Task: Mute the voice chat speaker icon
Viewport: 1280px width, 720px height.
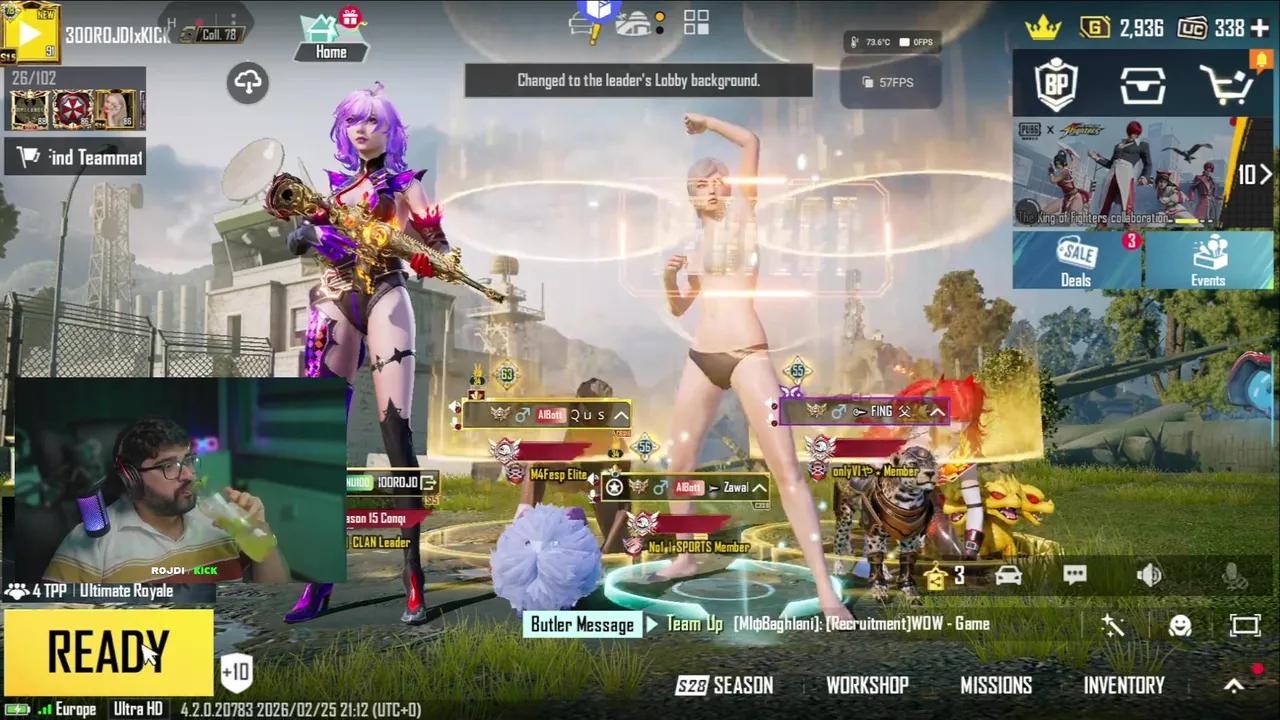Action: [x=1149, y=574]
